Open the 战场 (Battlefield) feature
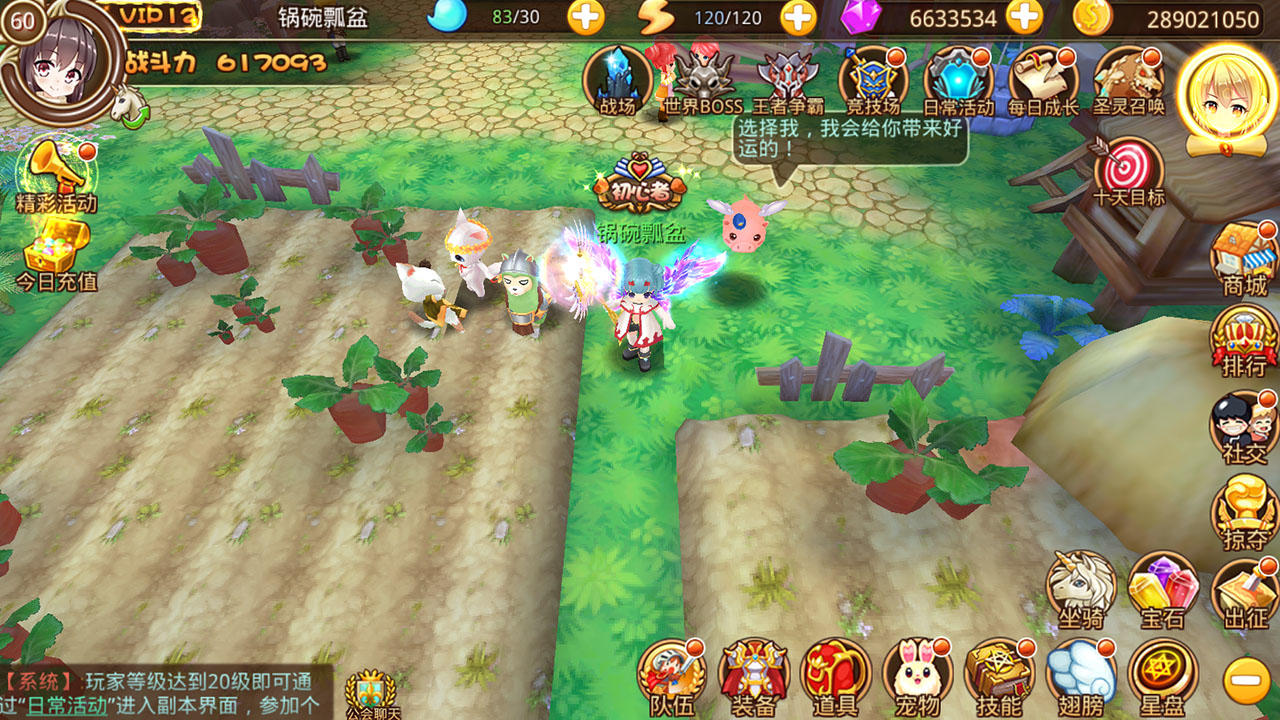 [618, 78]
